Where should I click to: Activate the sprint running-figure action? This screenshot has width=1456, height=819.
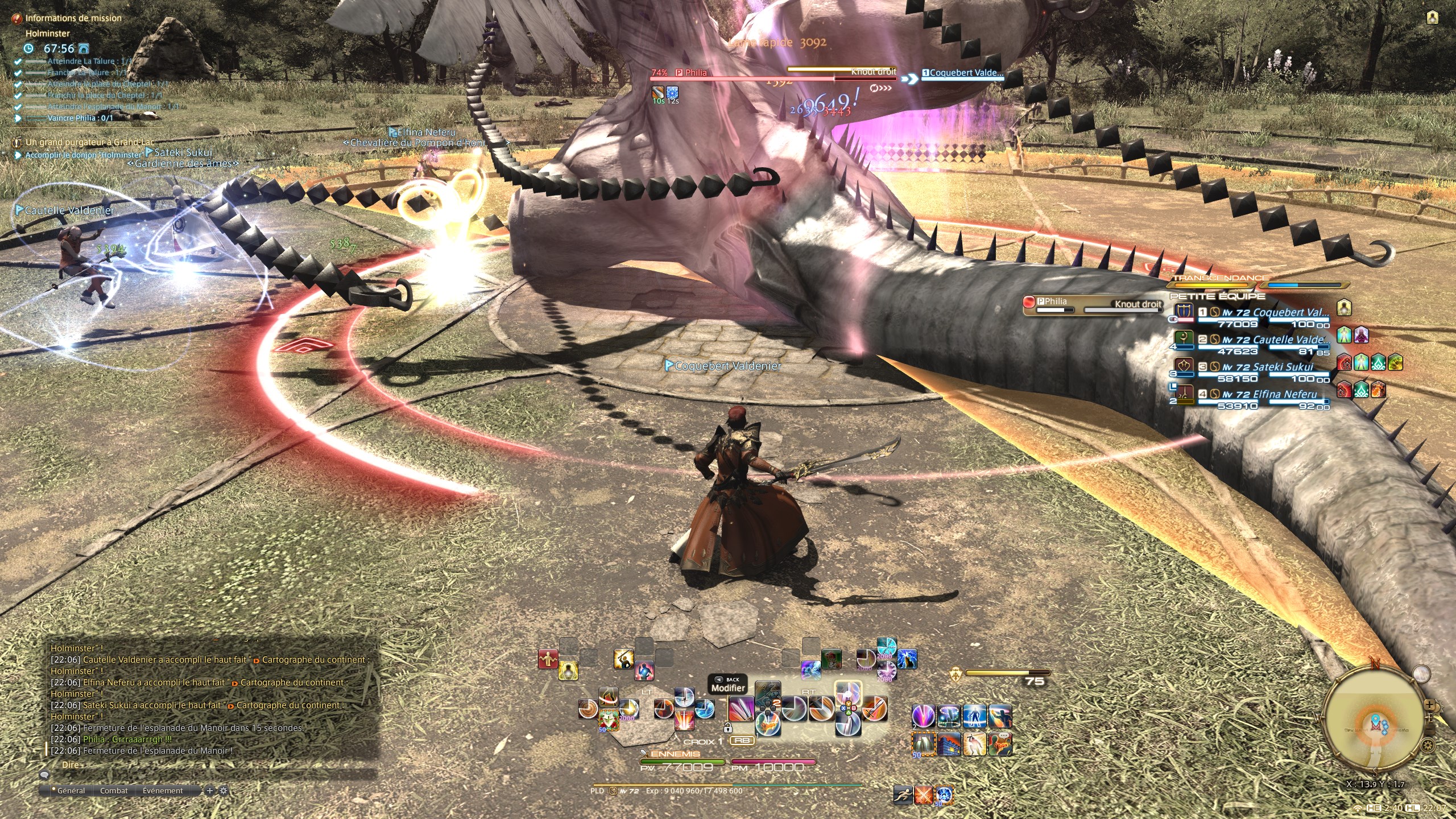(903, 795)
